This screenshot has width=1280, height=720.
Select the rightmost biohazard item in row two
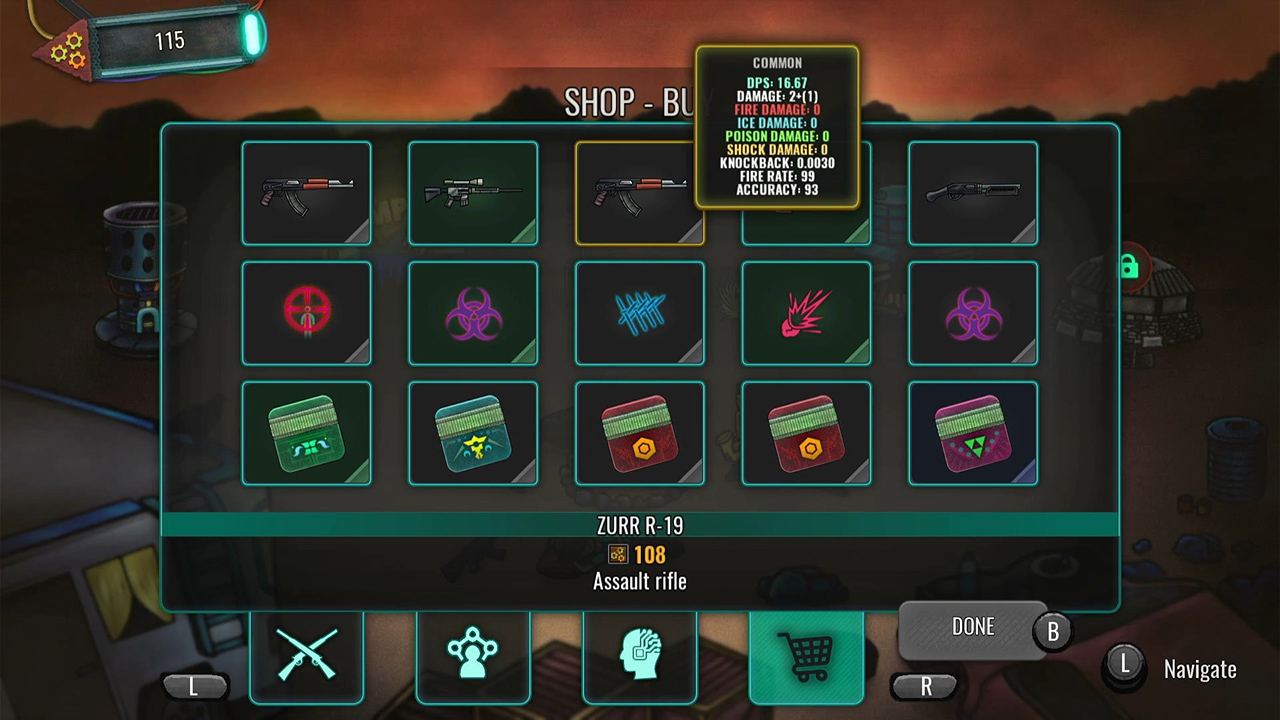click(973, 313)
